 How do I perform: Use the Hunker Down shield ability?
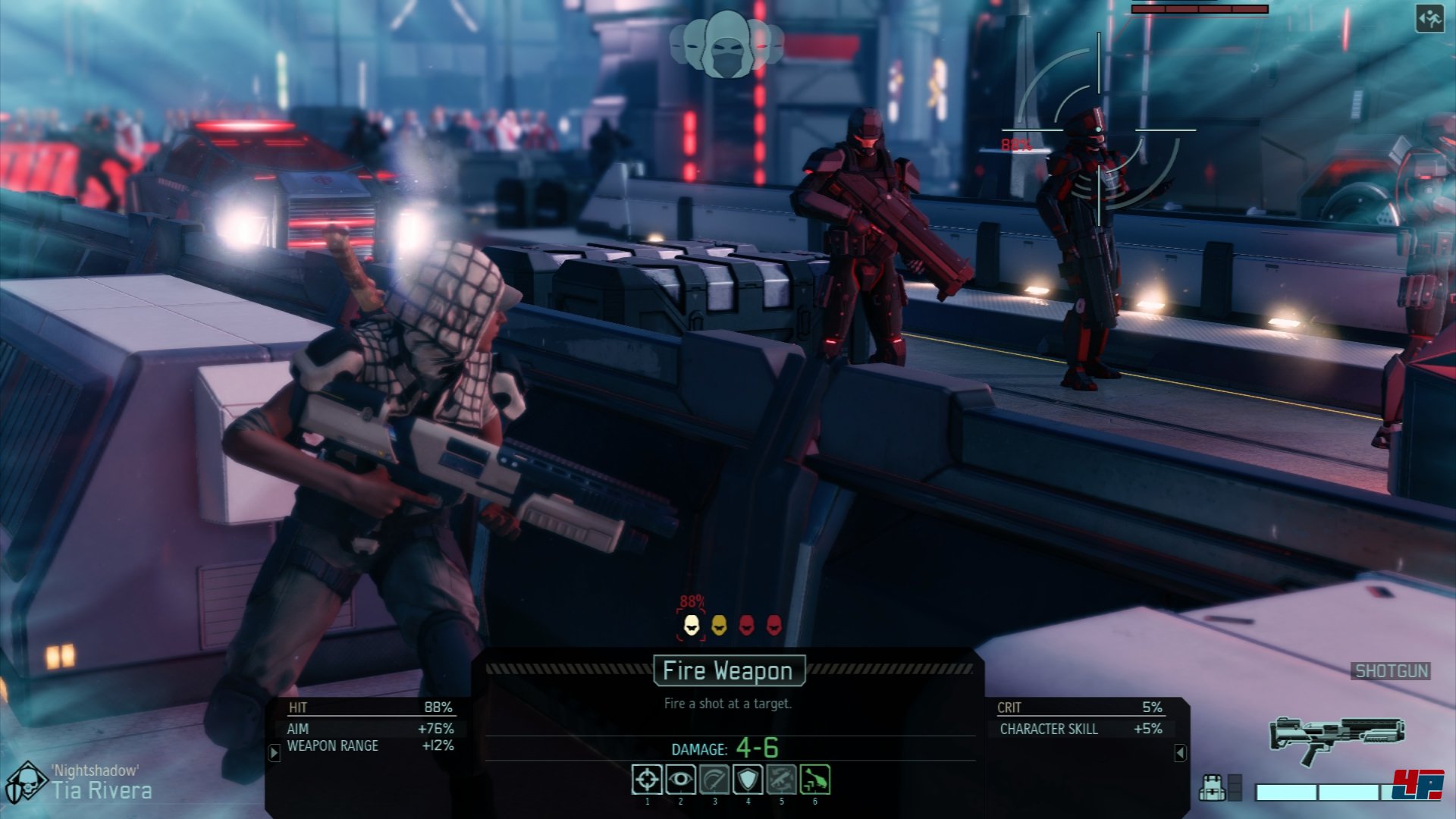tap(748, 780)
